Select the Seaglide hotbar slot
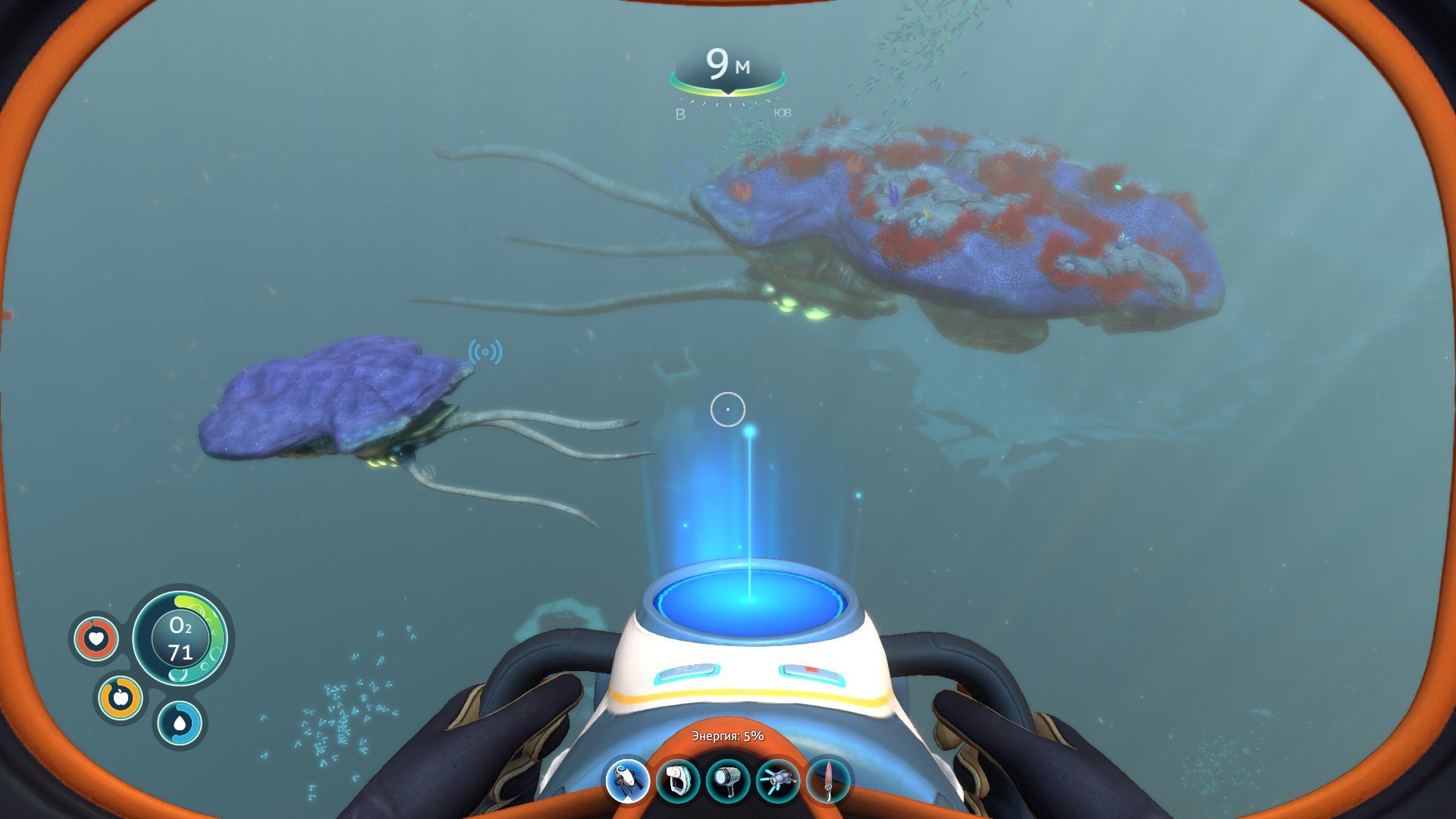Image resolution: width=1456 pixels, height=819 pixels. pyautogui.click(x=627, y=781)
